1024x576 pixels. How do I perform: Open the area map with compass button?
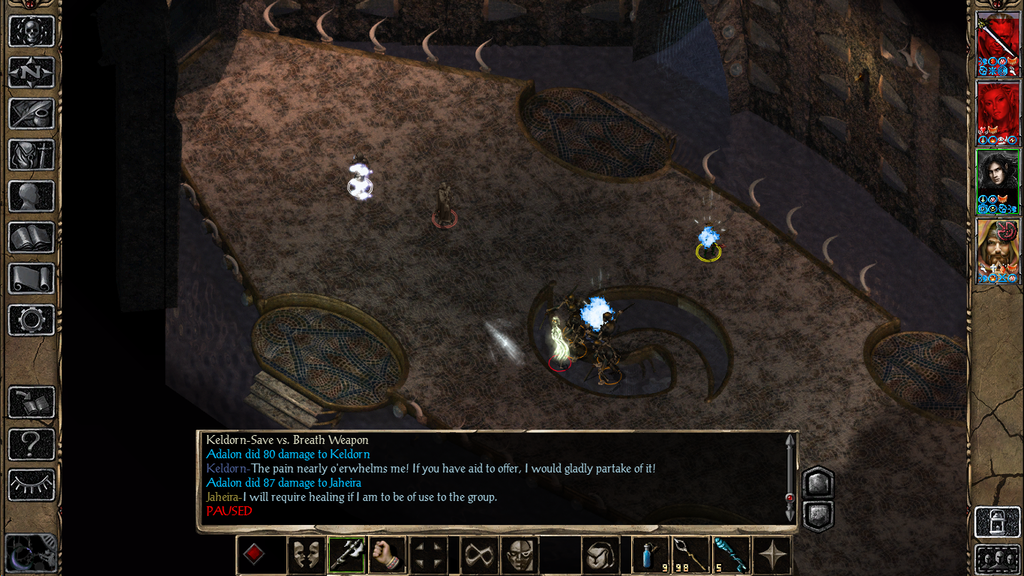click(31, 72)
